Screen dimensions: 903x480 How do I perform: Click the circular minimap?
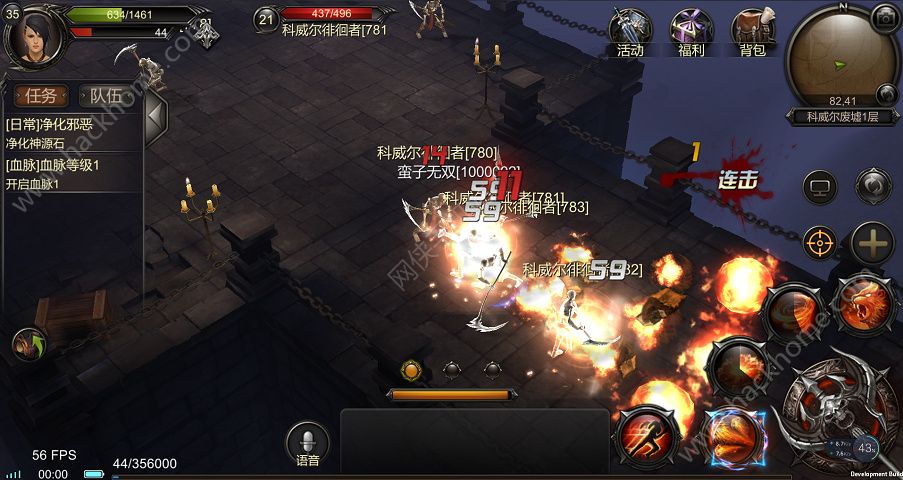pyautogui.click(x=841, y=58)
